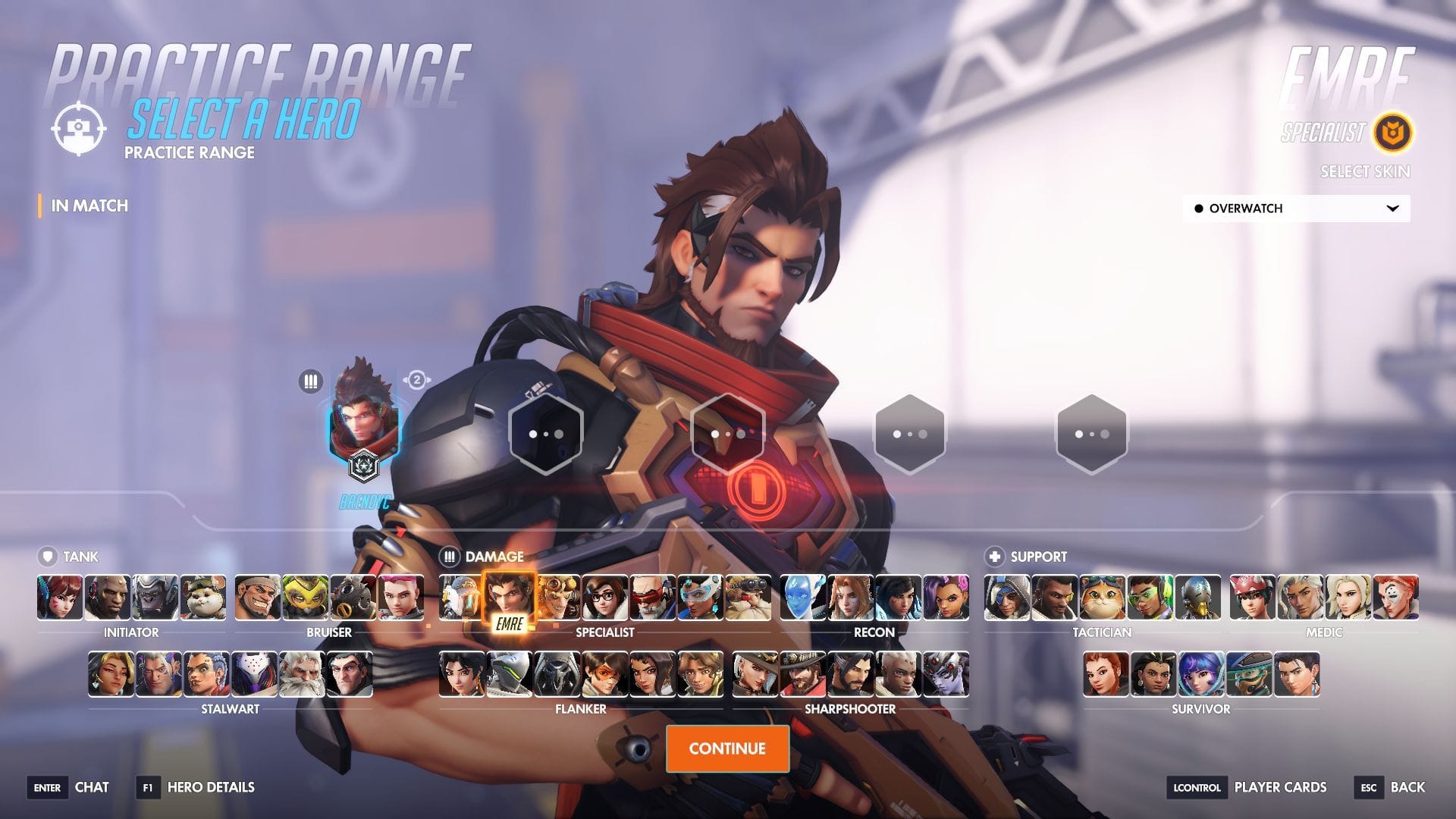Viewport: 1456px width, 819px height.
Task: Select Brigitte from the Survivor group
Action: pyautogui.click(x=1106, y=674)
